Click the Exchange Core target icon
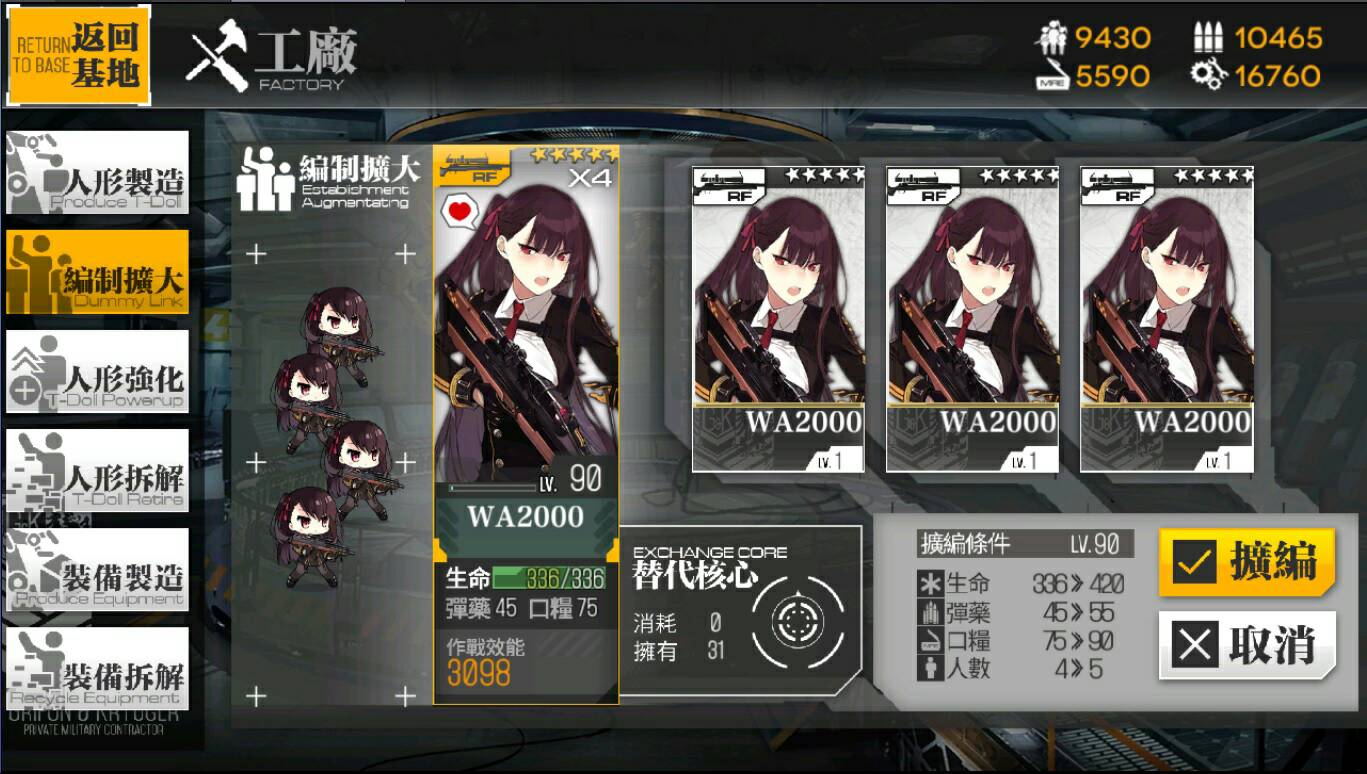Image resolution: width=1367 pixels, height=774 pixels. point(797,622)
